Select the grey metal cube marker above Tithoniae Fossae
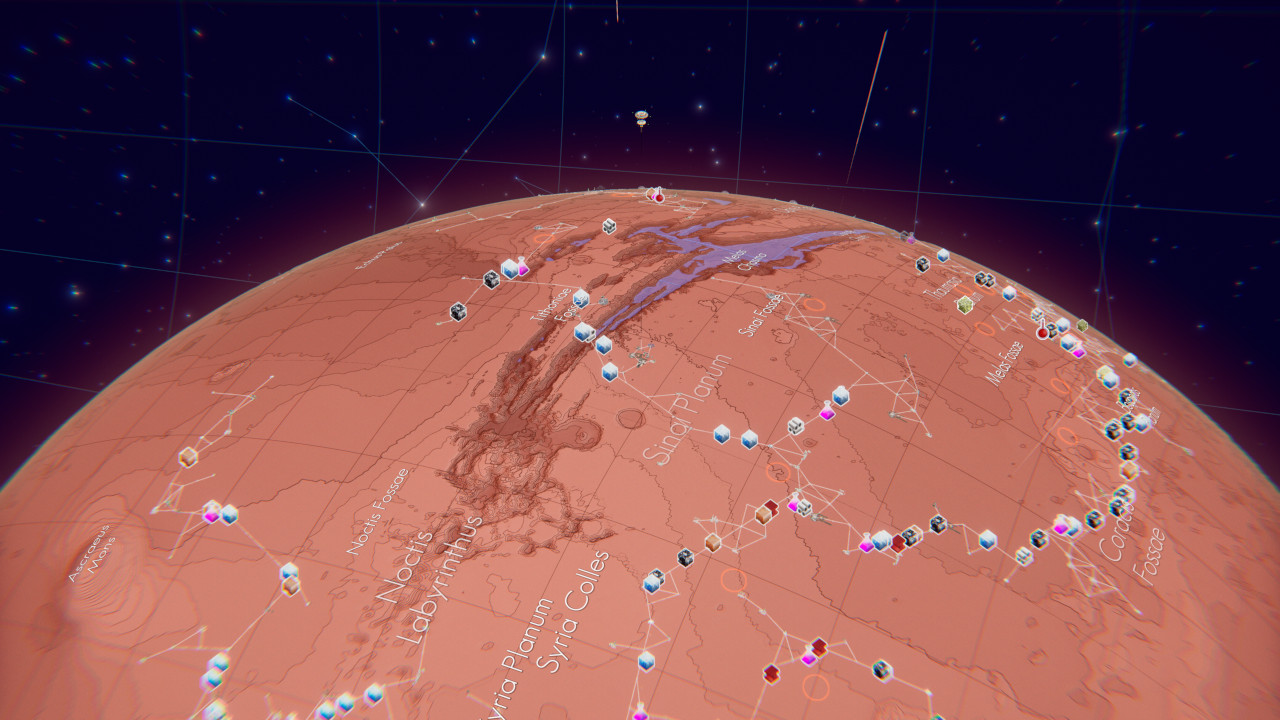This screenshot has width=1280, height=720. click(608, 227)
